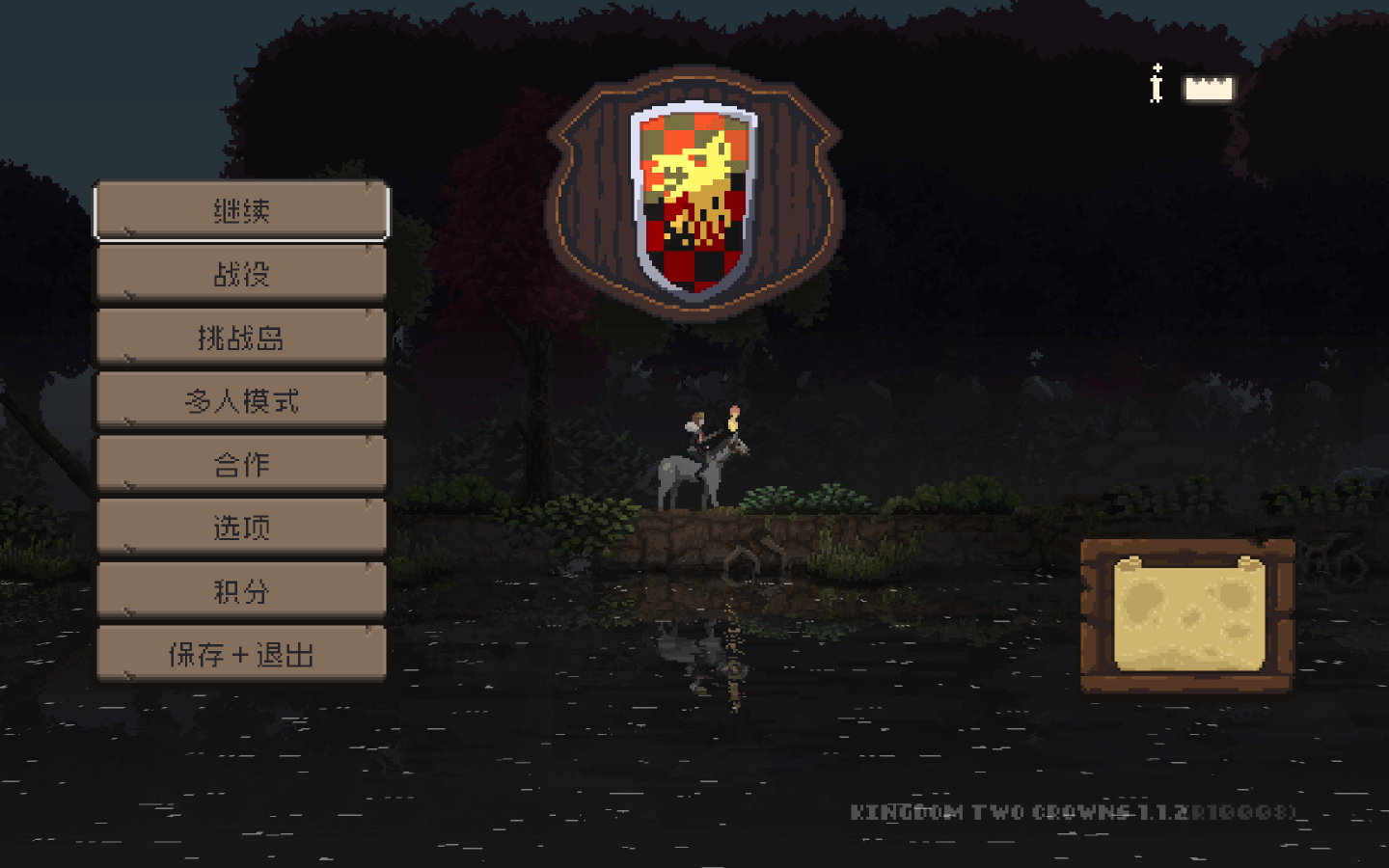Screen dimensions: 1389x868
Task: Choose 多人模式 multiplayer mode
Action: [241, 401]
